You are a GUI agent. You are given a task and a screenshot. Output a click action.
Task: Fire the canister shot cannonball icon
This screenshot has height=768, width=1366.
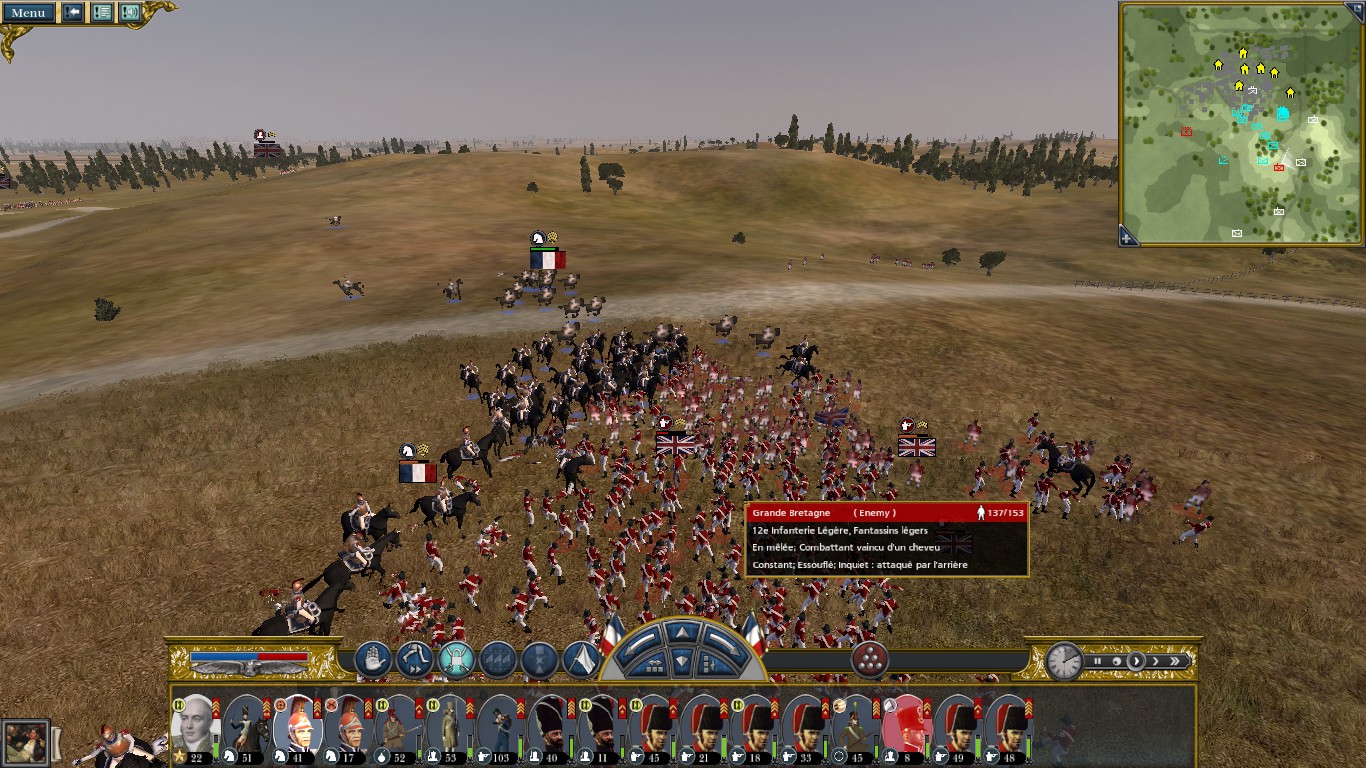click(869, 659)
